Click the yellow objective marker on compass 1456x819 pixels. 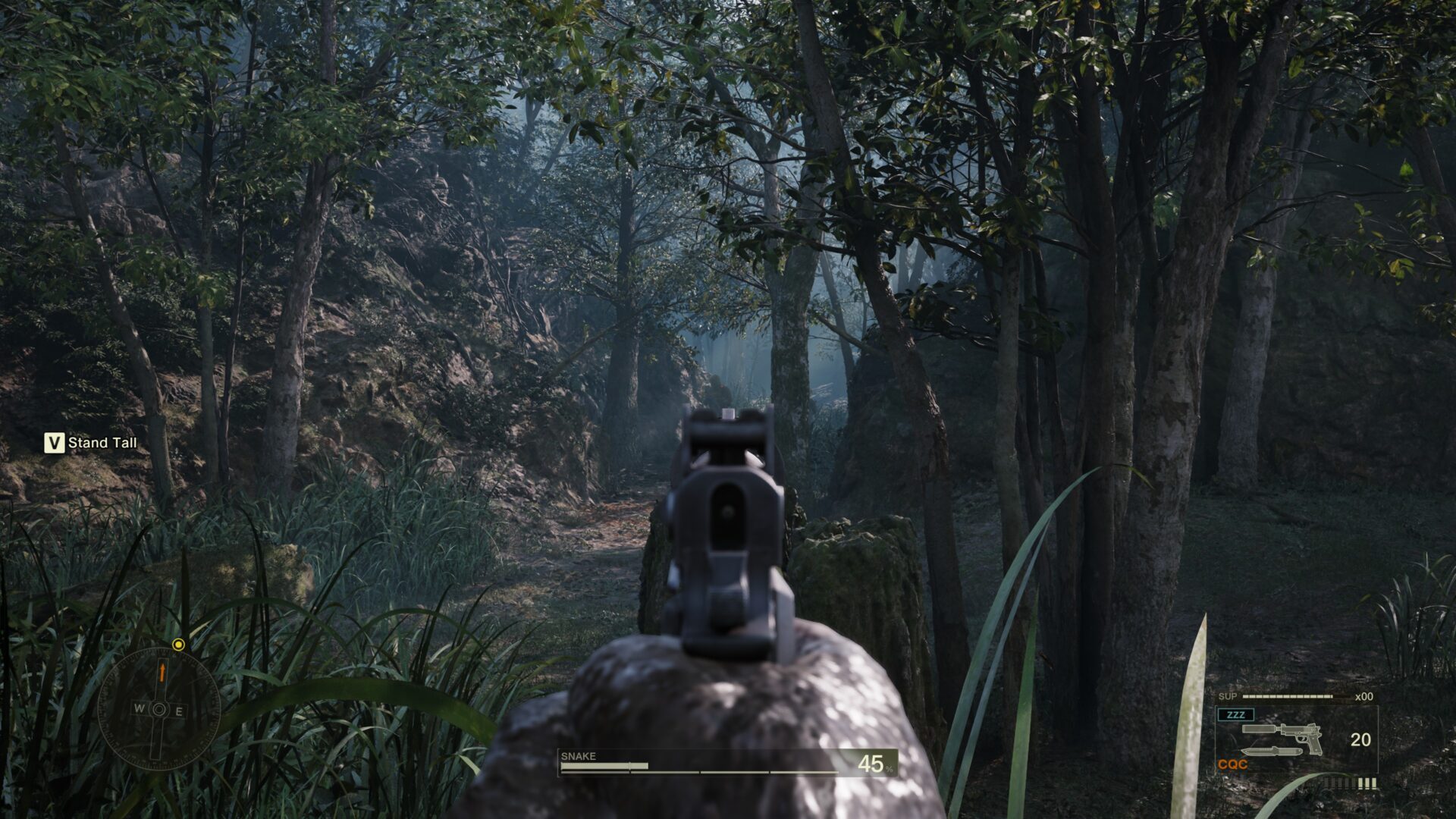178,645
